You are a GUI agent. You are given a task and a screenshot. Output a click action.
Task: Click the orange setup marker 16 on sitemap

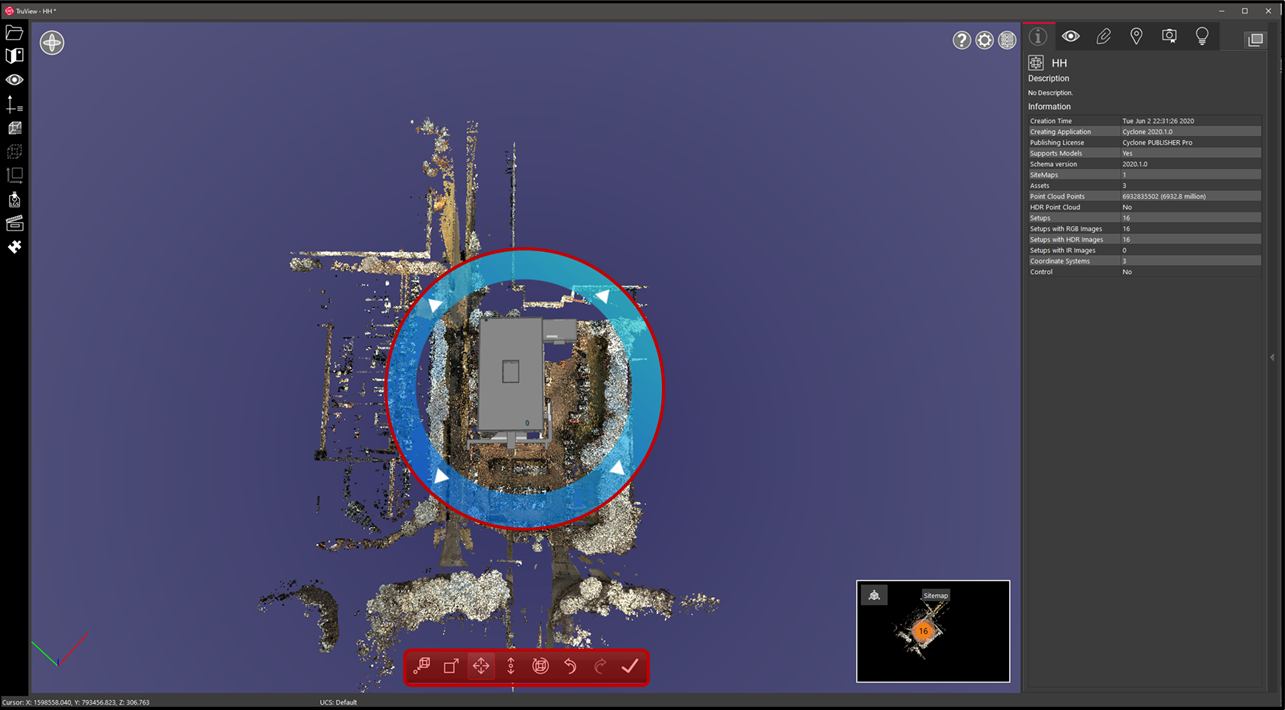tap(923, 631)
